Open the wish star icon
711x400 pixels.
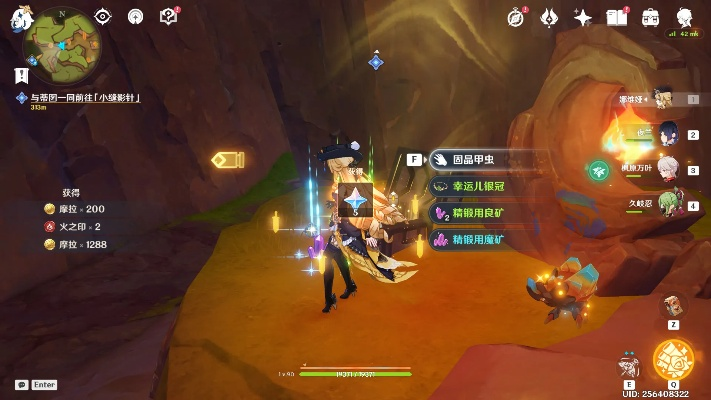tap(583, 17)
